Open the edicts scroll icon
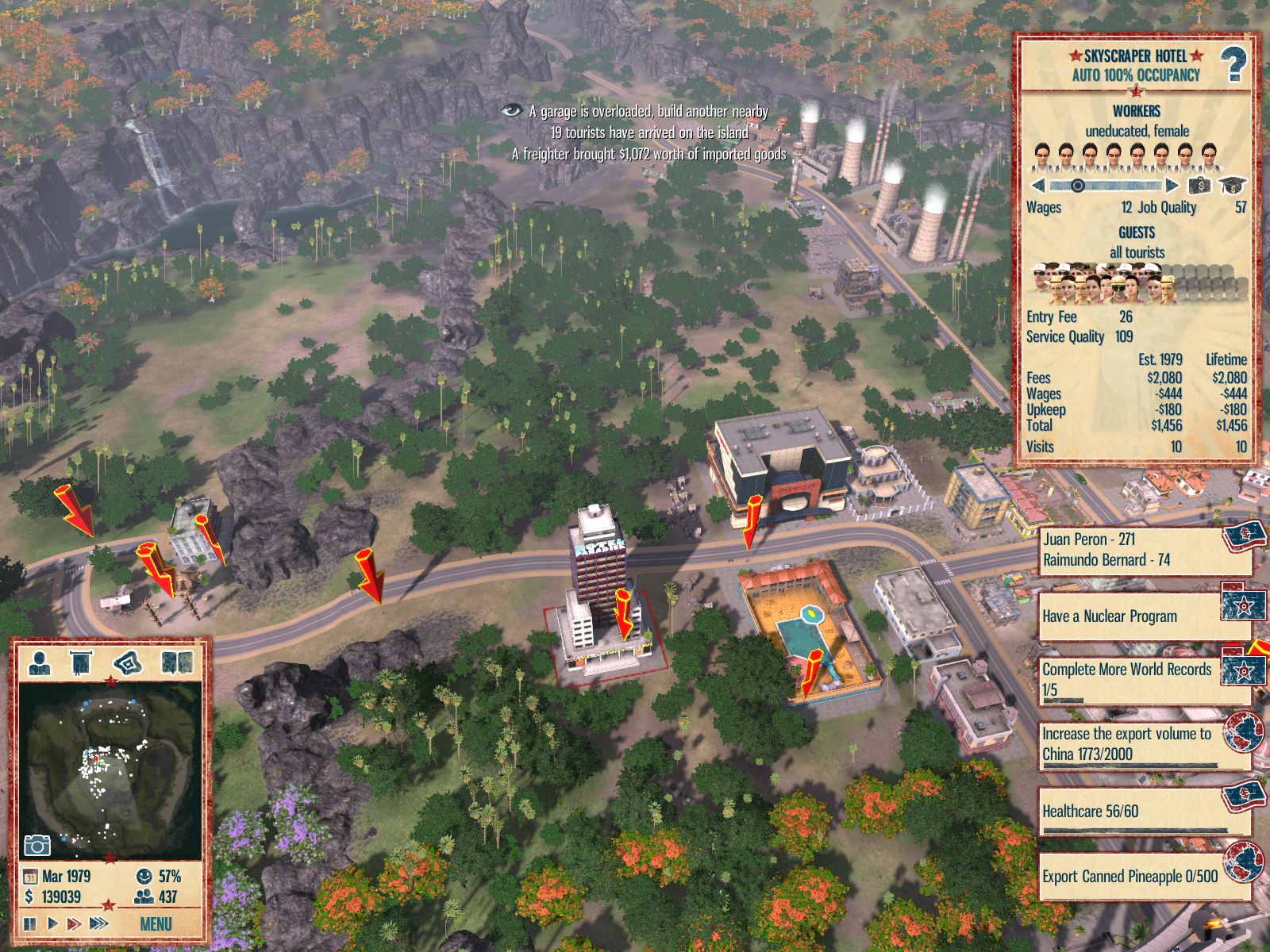1270x952 pixels. pyautogui.click(x=81, y=662)
